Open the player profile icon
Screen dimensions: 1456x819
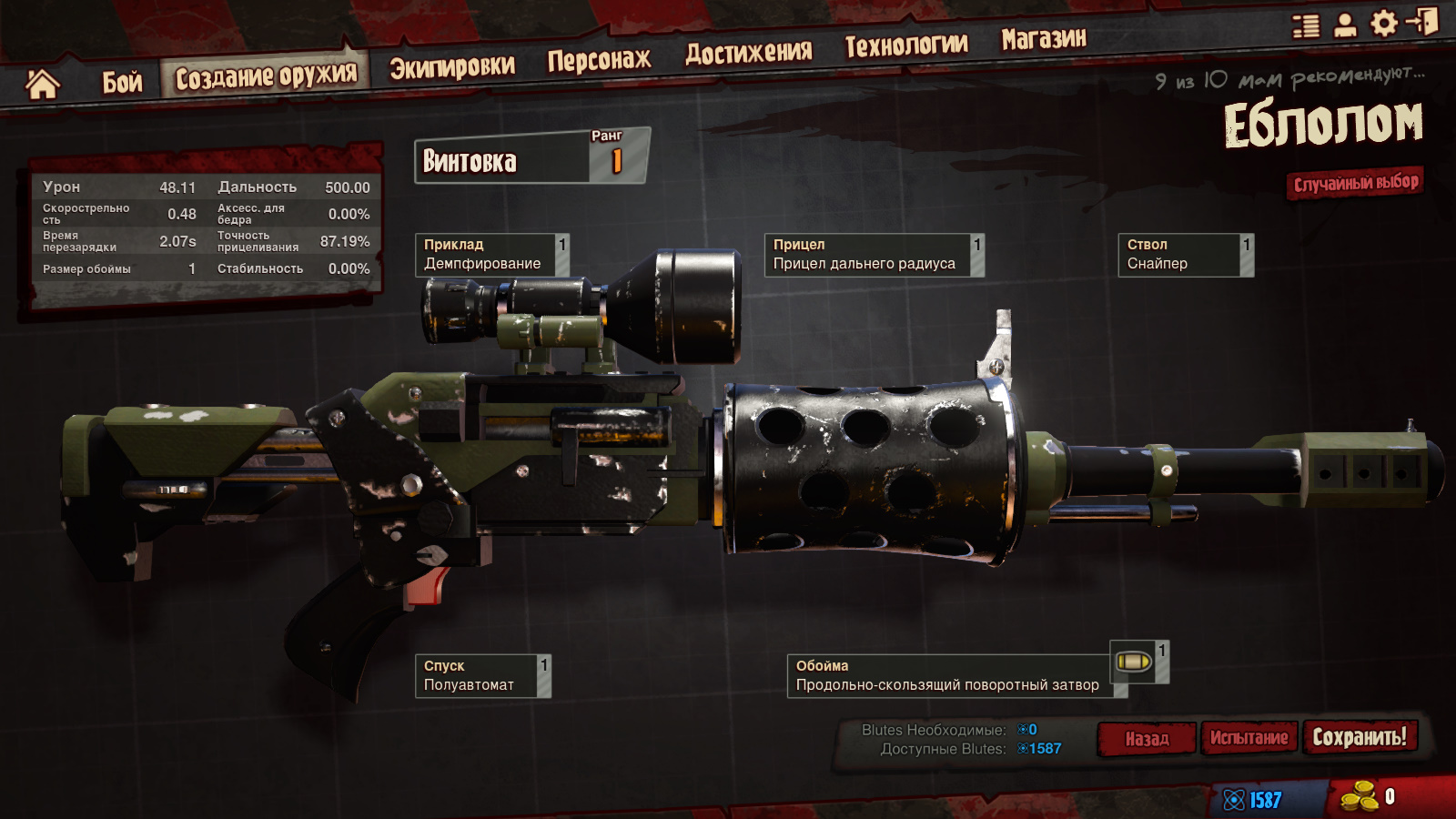pos(1345,25)
